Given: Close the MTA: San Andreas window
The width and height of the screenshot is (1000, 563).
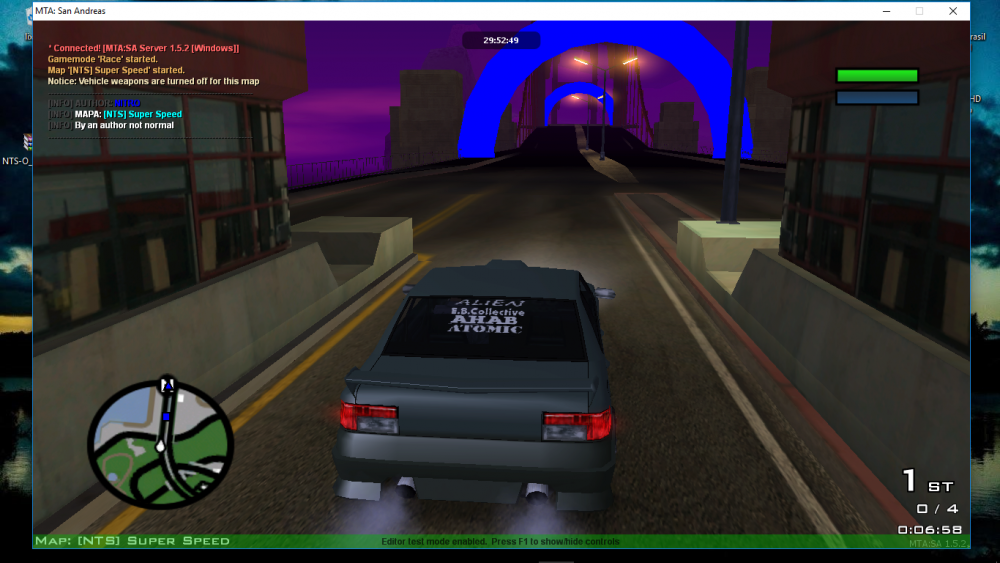Looking at the screenshot, I should tap(953, 11).
